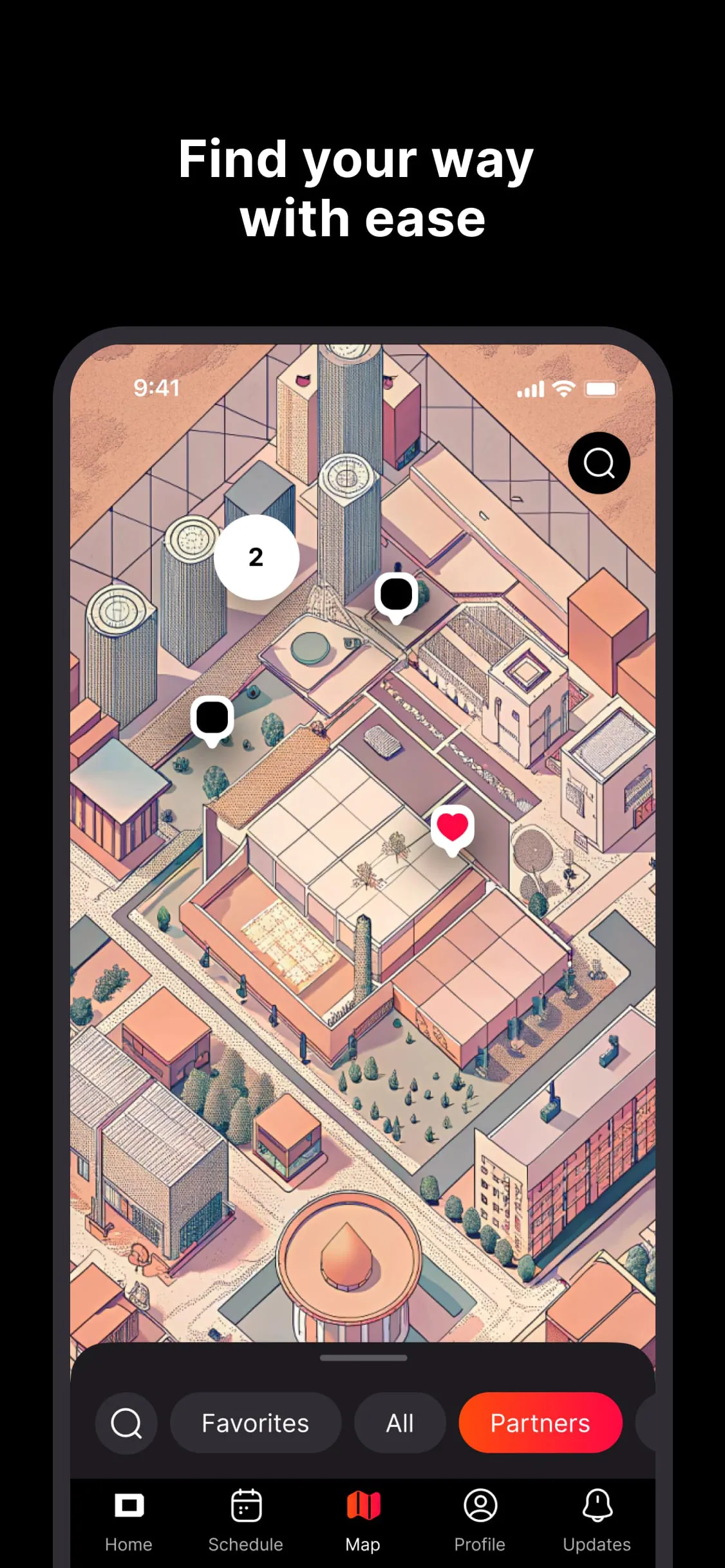Click the bottom sheet drag handle
Viewport: 725px width, 1568px height.
[x=363, y=1358]
